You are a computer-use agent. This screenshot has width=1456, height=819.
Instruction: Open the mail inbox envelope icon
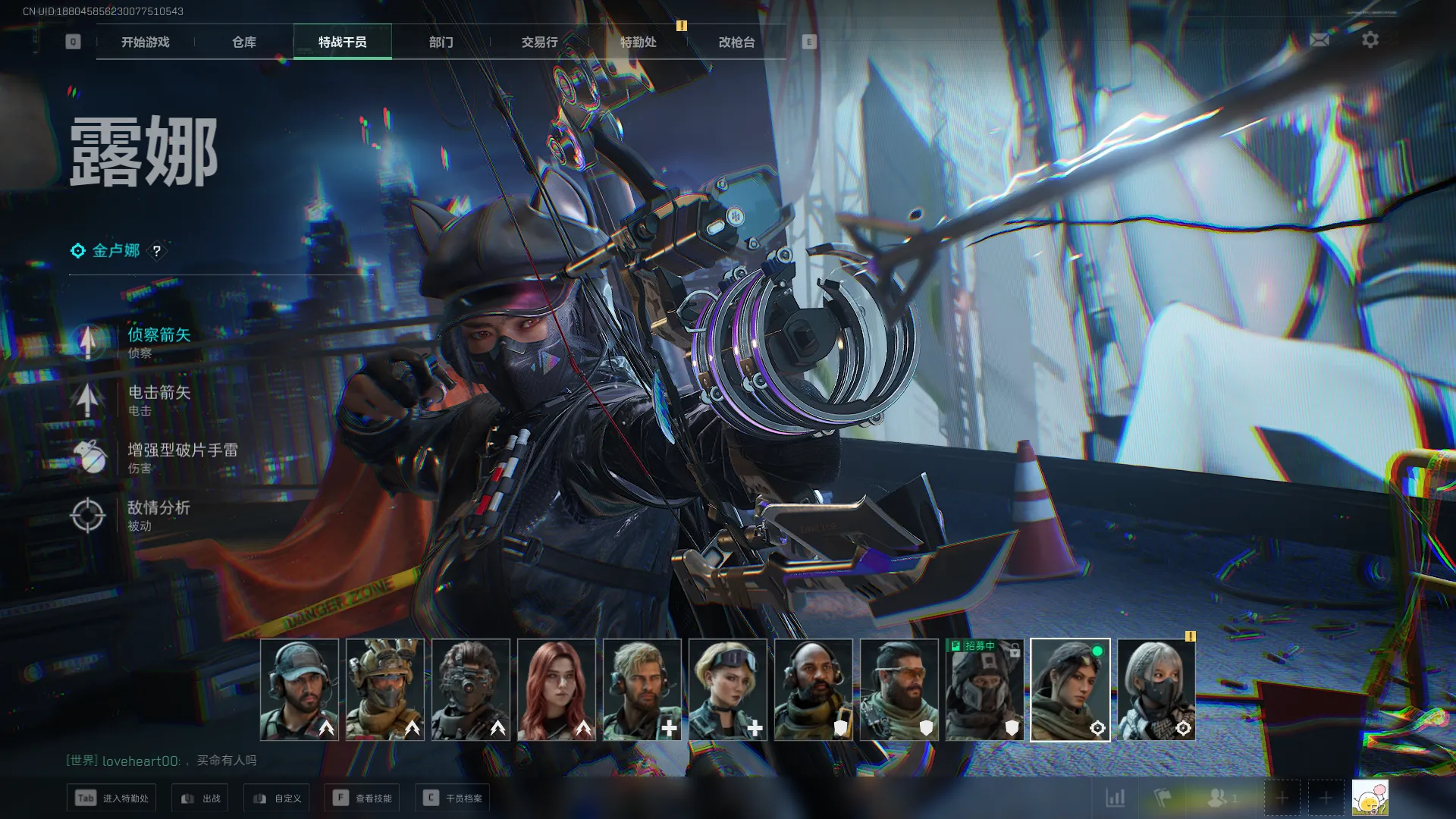[1319, 39]
